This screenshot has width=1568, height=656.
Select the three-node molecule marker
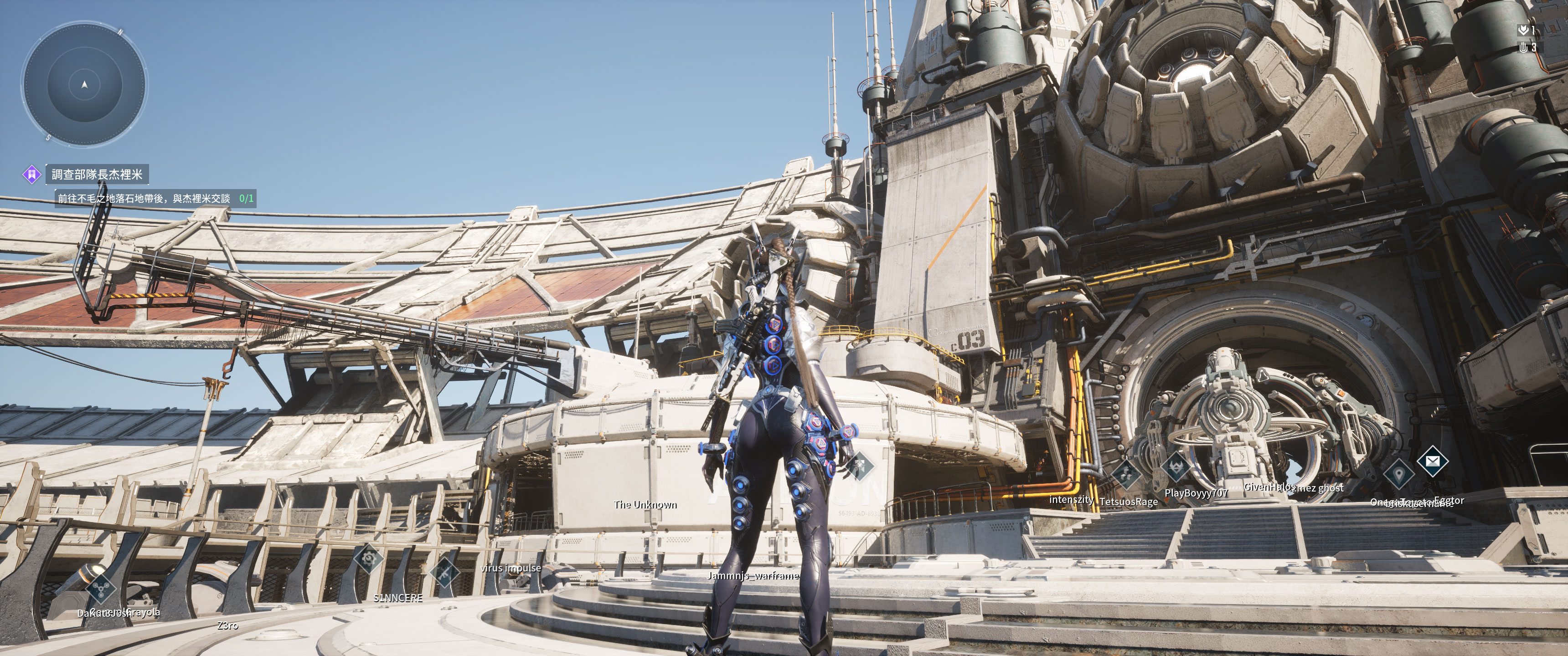pyautogui.click(x=100, y=587)
